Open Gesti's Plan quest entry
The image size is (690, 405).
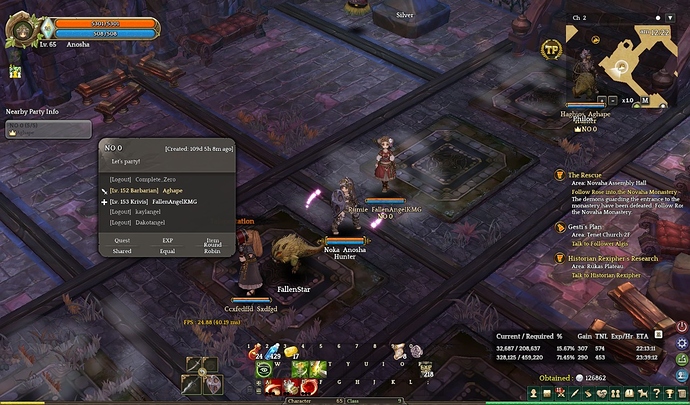(590, 227)
